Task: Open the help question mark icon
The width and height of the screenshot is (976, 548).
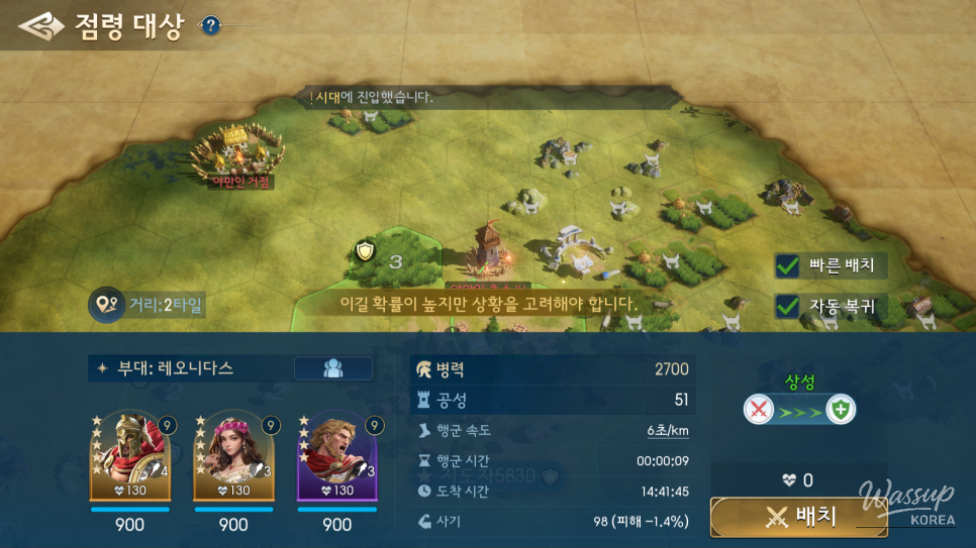Action: pos(210,26)
